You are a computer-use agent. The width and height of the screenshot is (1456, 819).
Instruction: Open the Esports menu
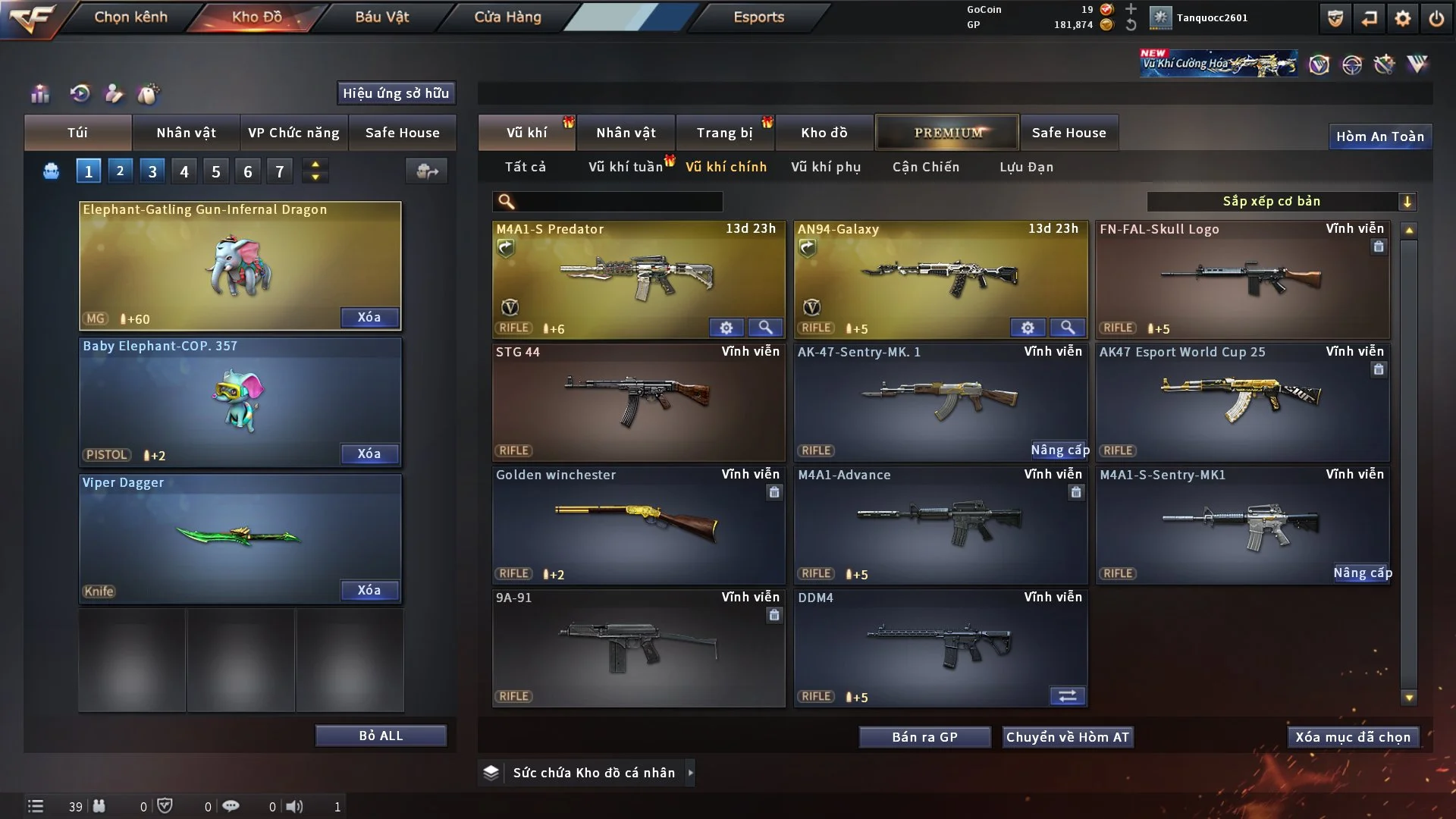click(x=758, y=17)
